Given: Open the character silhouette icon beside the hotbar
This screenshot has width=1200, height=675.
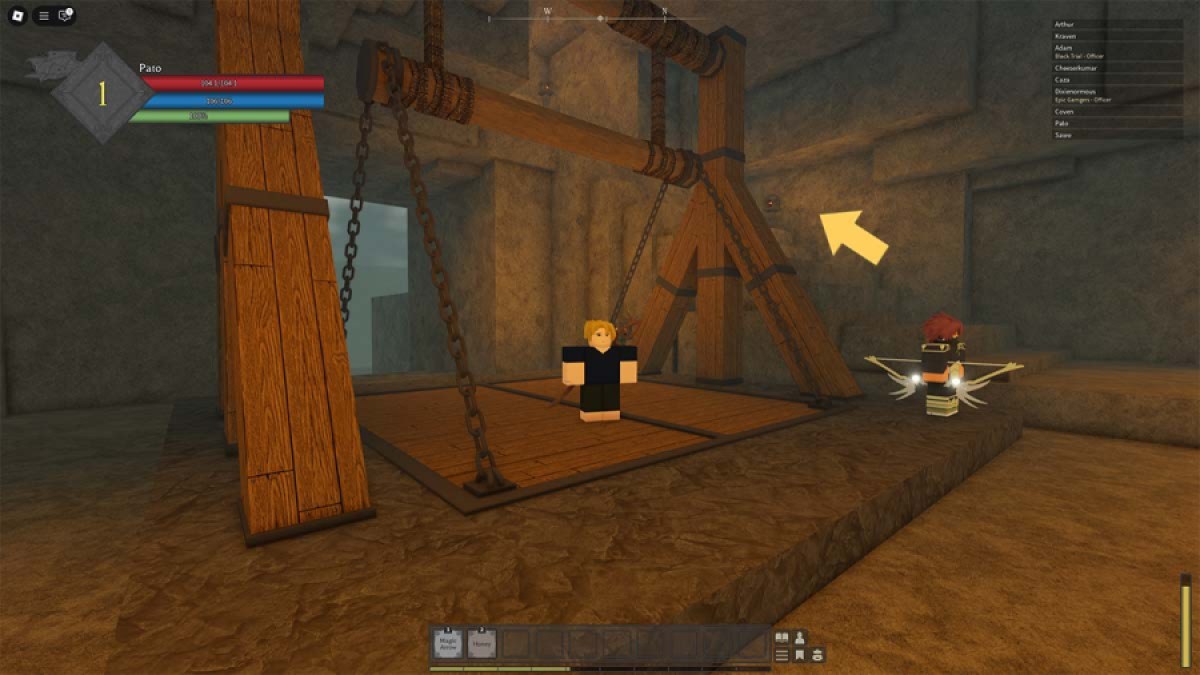Looking at the screenshot, I should point(800,637).
